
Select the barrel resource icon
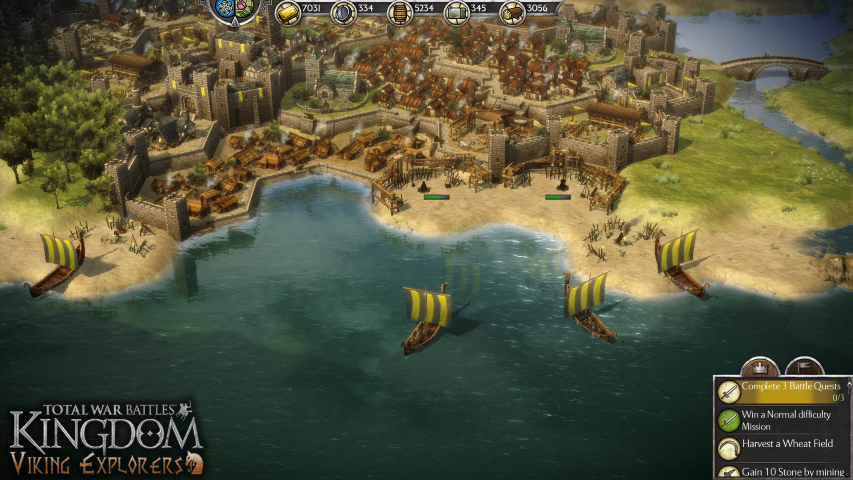[x=399, y=12]
